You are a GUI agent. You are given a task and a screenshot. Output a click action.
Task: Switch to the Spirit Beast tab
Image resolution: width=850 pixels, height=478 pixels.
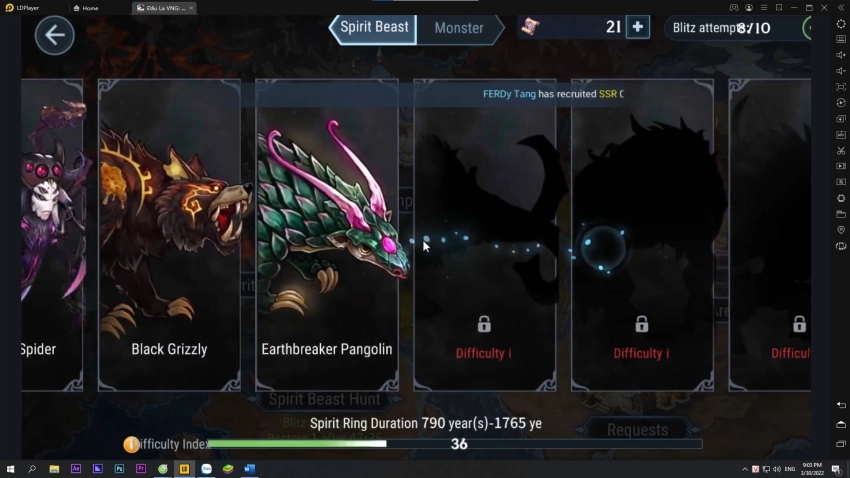tap(374, 28)
